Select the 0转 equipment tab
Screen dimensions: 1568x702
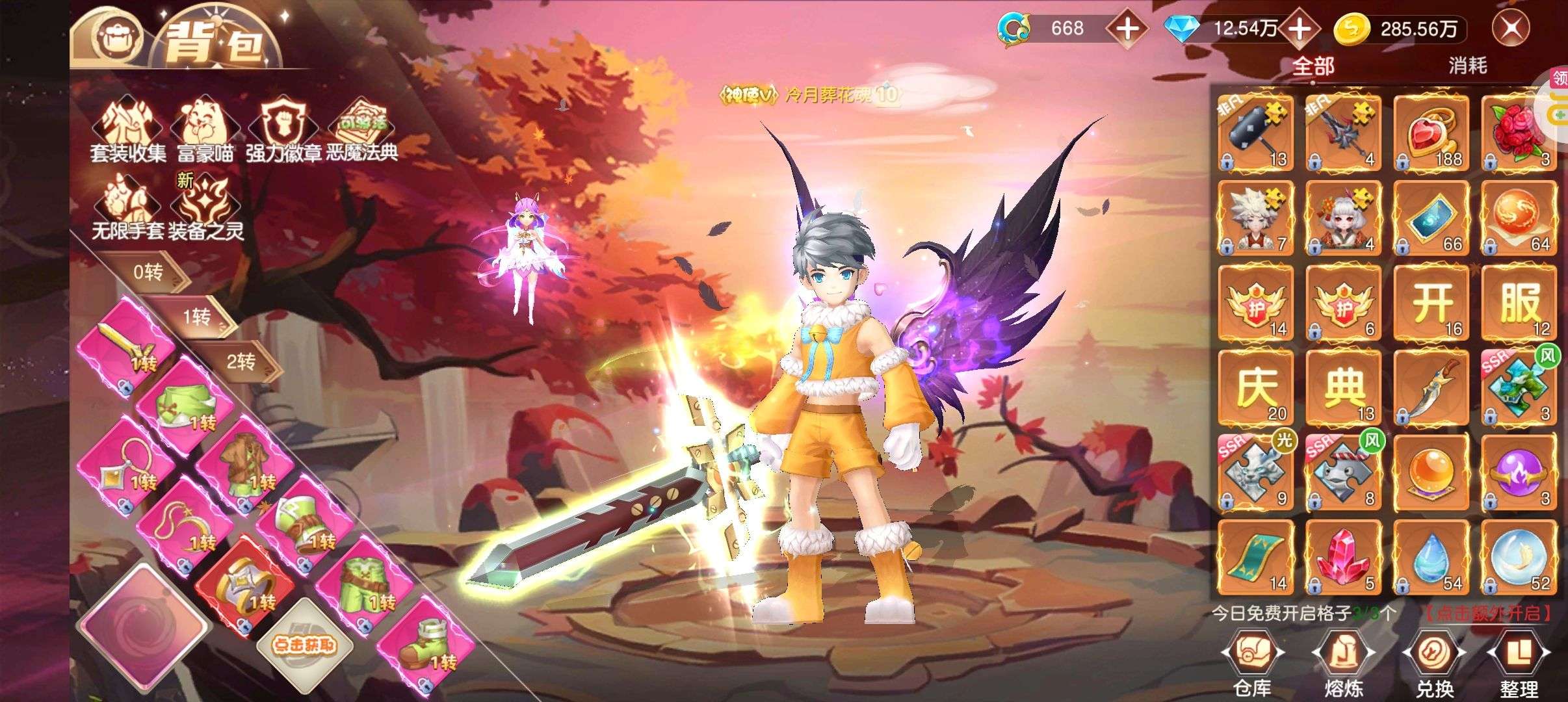[148, 272]
